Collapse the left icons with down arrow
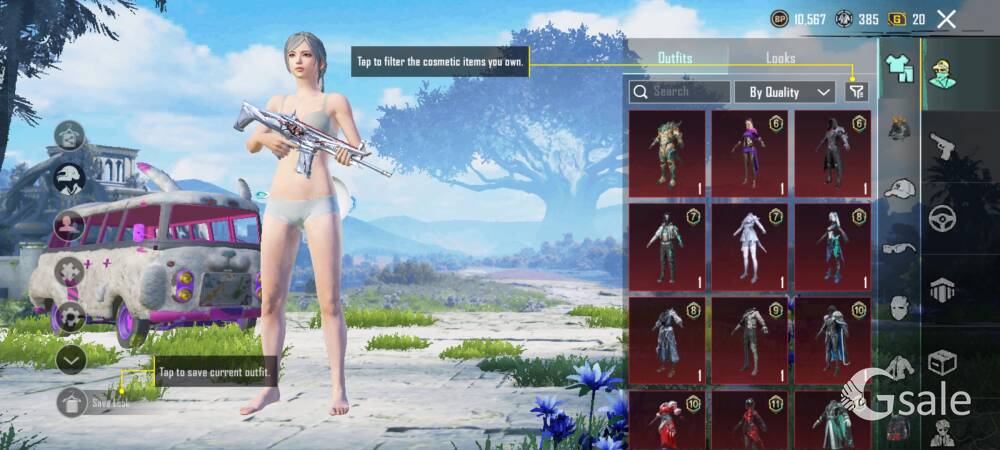Viewport: 1000px width, 450px height. click(70, 359)
